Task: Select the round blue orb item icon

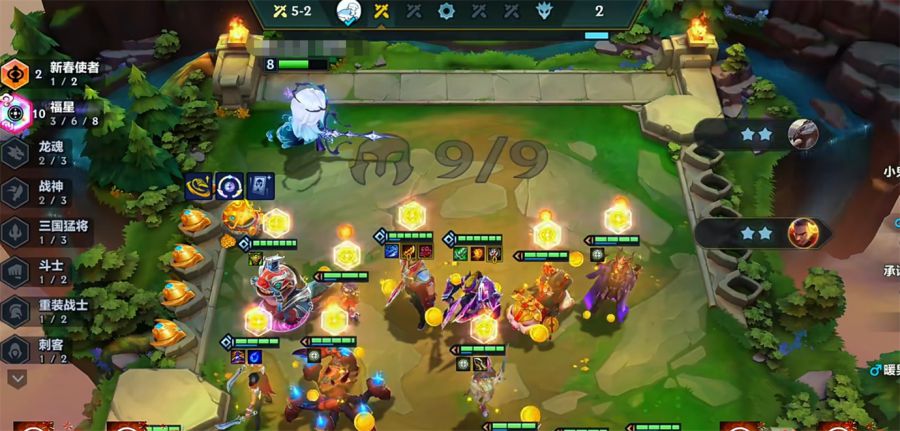Action: pos(230,186)
